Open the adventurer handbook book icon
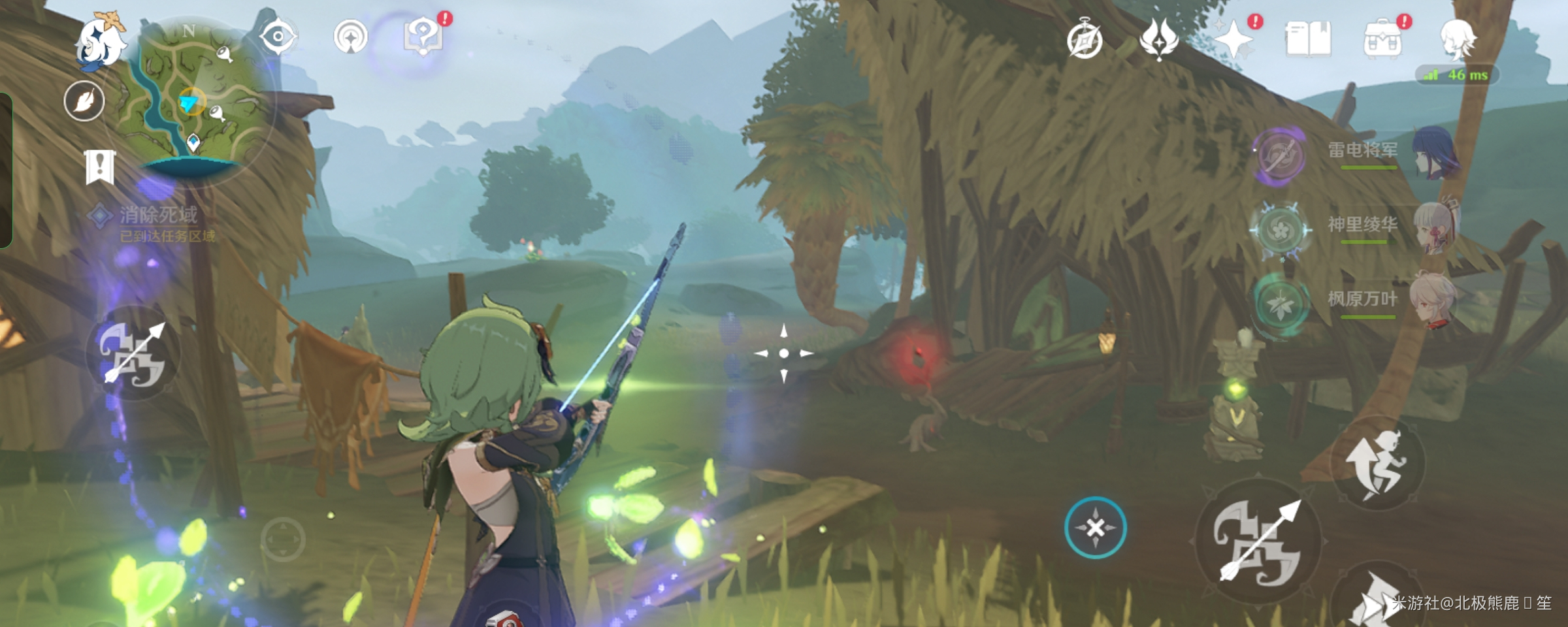This screenshot has width=1568, height=627. pos(1308,39)
